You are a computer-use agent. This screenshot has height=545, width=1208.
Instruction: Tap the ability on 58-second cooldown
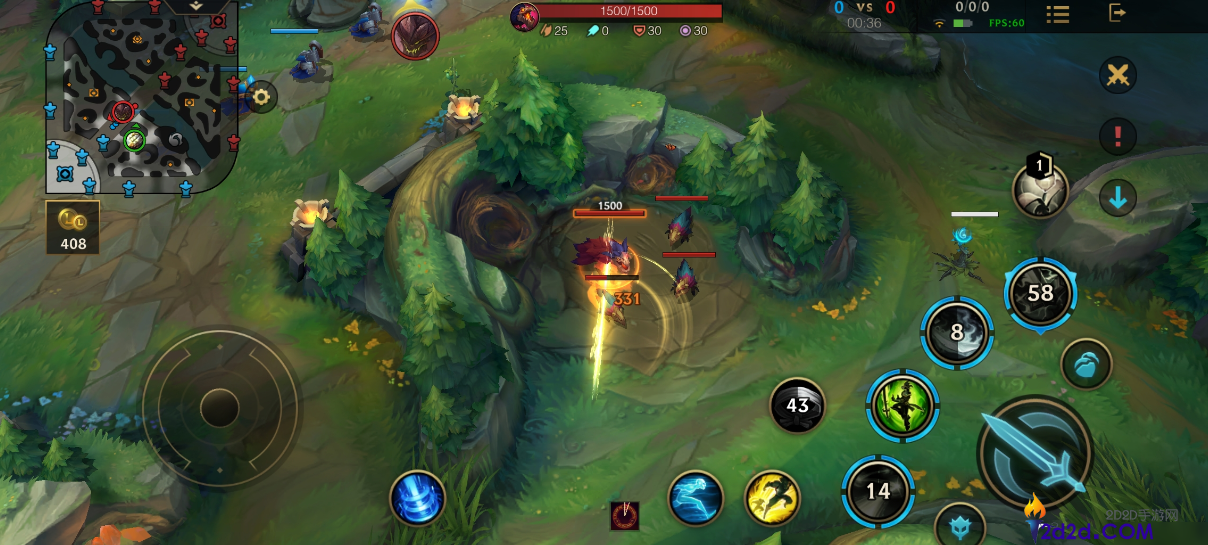(1040, 293)
